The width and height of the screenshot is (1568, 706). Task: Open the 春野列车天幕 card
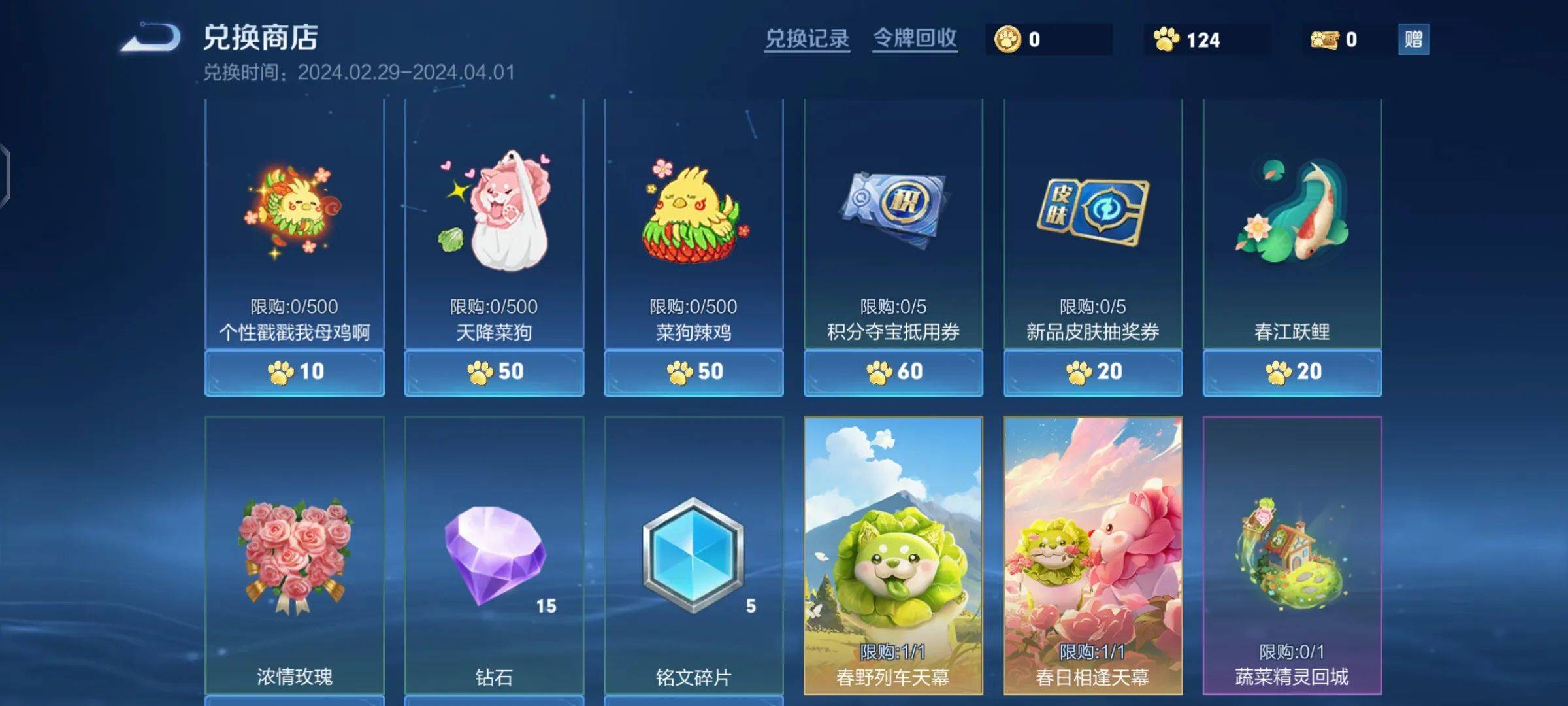click(893, 556)
